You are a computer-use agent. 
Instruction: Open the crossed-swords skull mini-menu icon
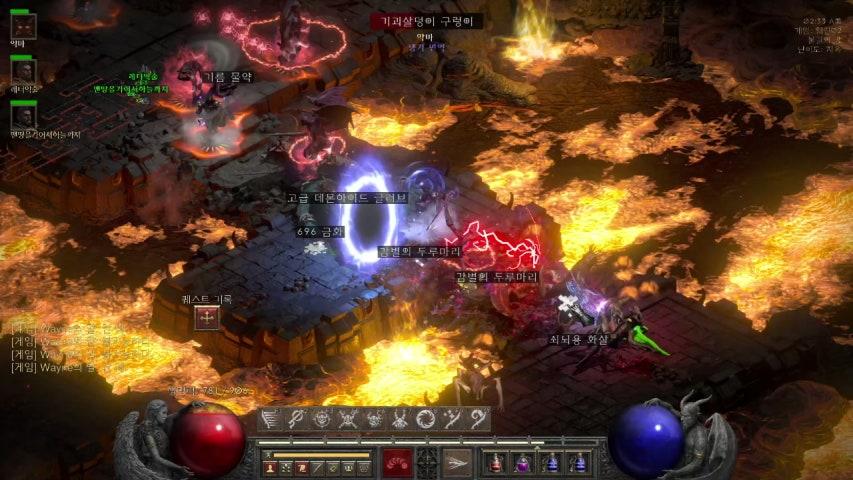coord(348,420)
